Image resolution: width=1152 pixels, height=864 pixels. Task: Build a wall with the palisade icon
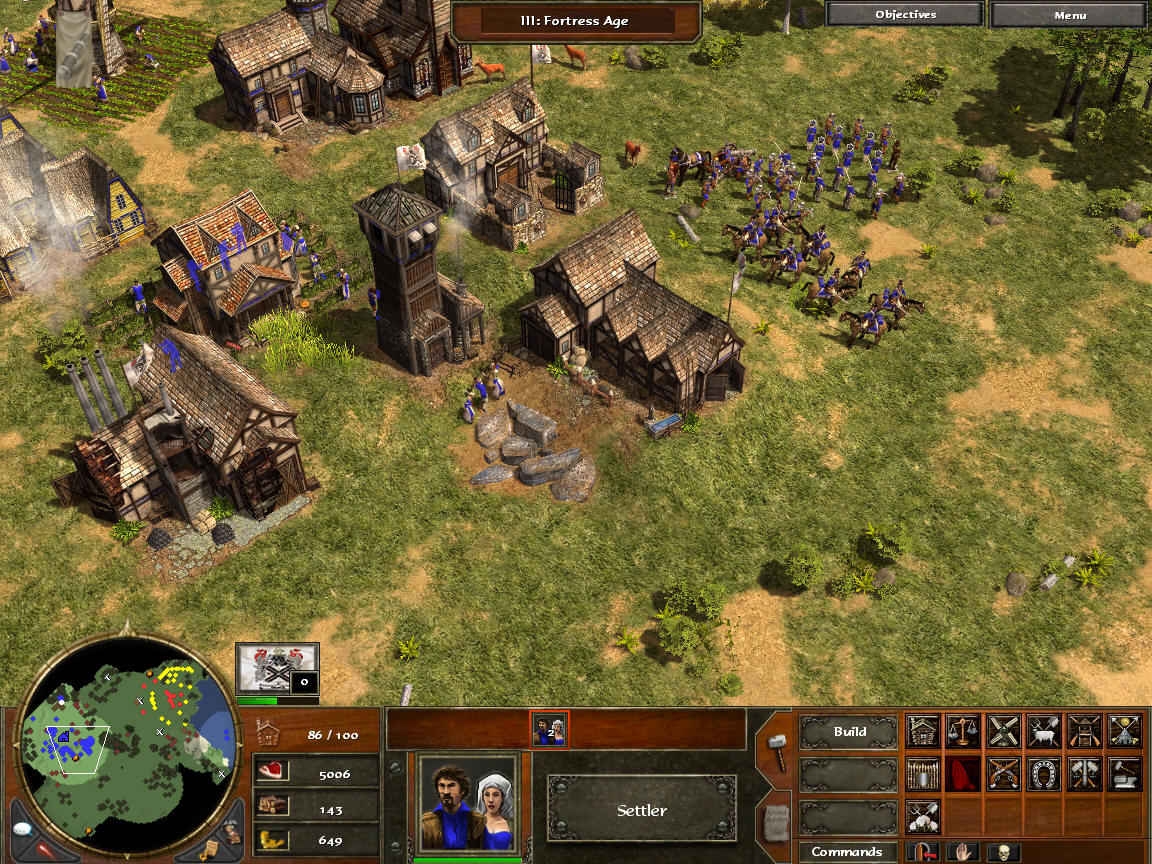(x=923, y=773)
